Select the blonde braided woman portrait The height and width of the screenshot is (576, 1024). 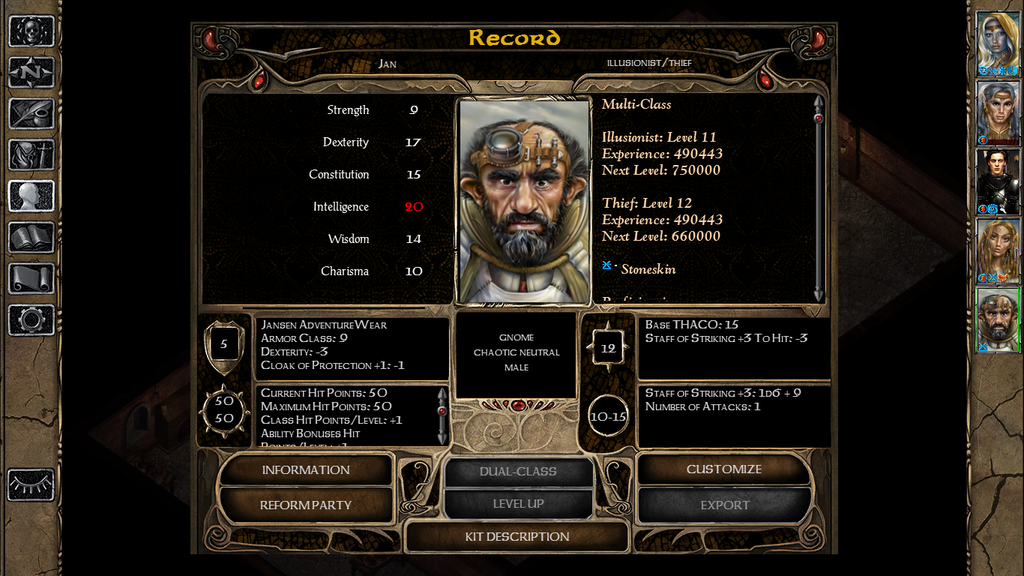(997, 250)
